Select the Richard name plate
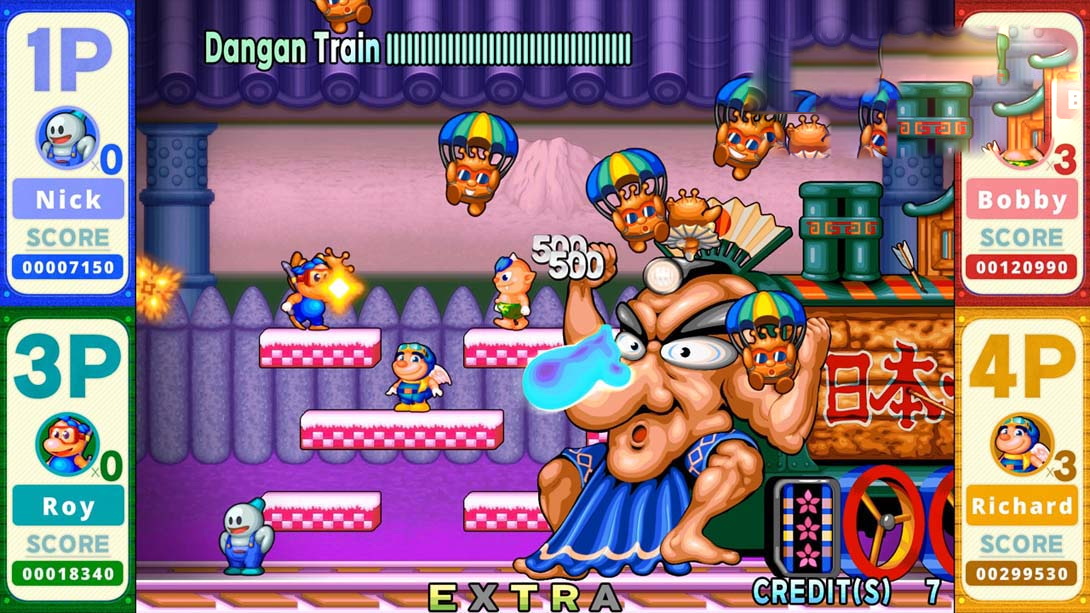Screen dimensions: 1090x613 [1021, 505]
